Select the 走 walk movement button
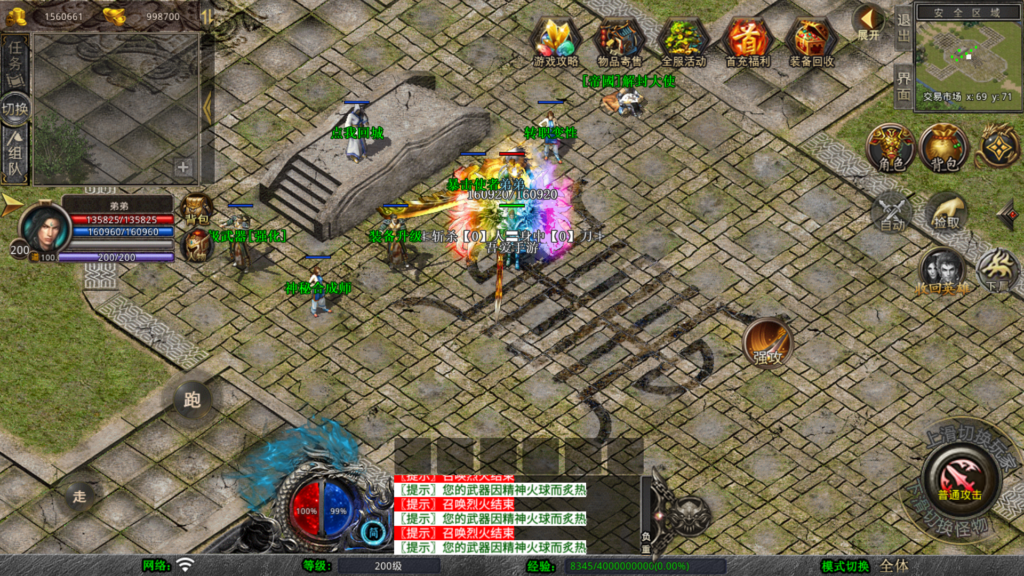Screen dimensions: 1024x576 pyautogui.click(x=80, y=494)
